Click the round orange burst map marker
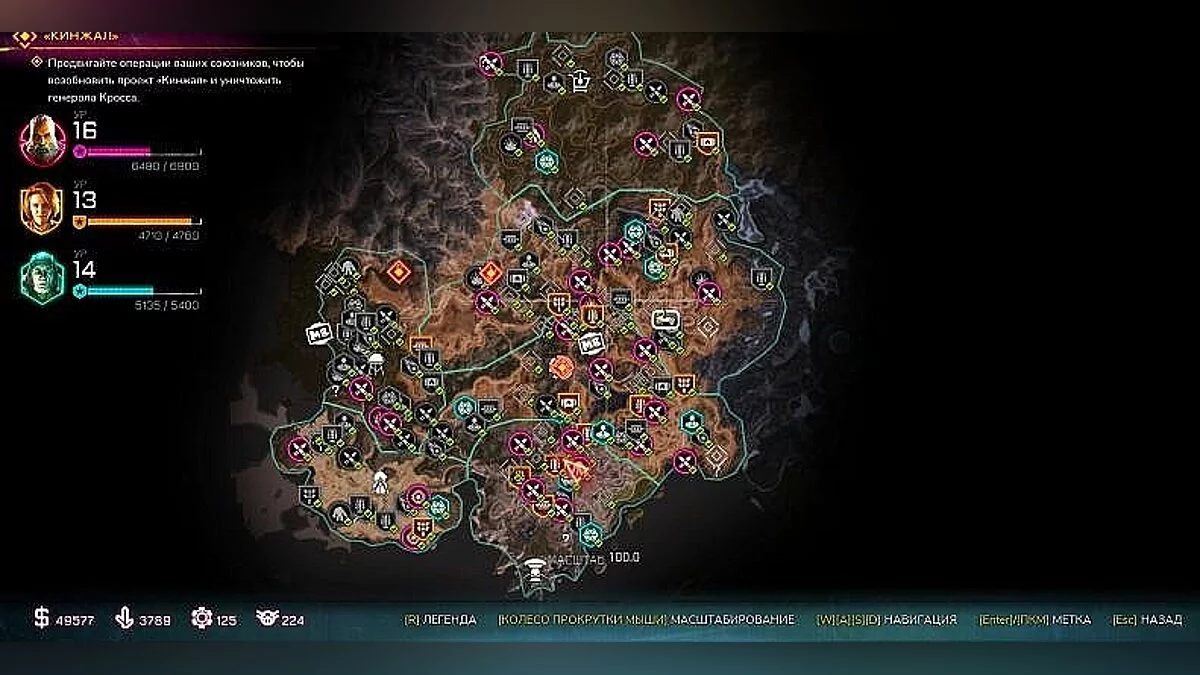 coord(562,368)
